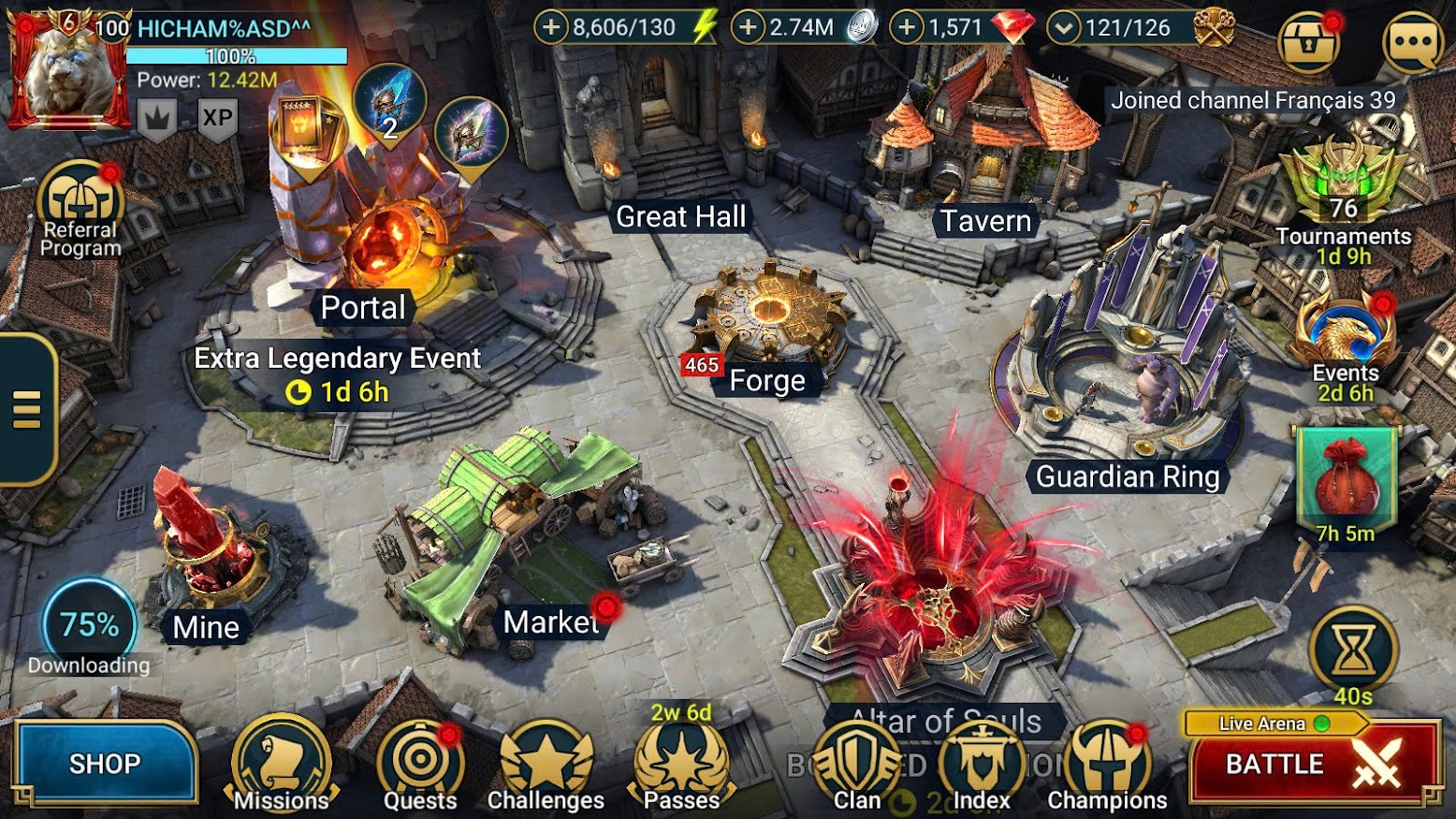
Task: Expand the side menu hamburger tab
Action: (x=27, y=409)
